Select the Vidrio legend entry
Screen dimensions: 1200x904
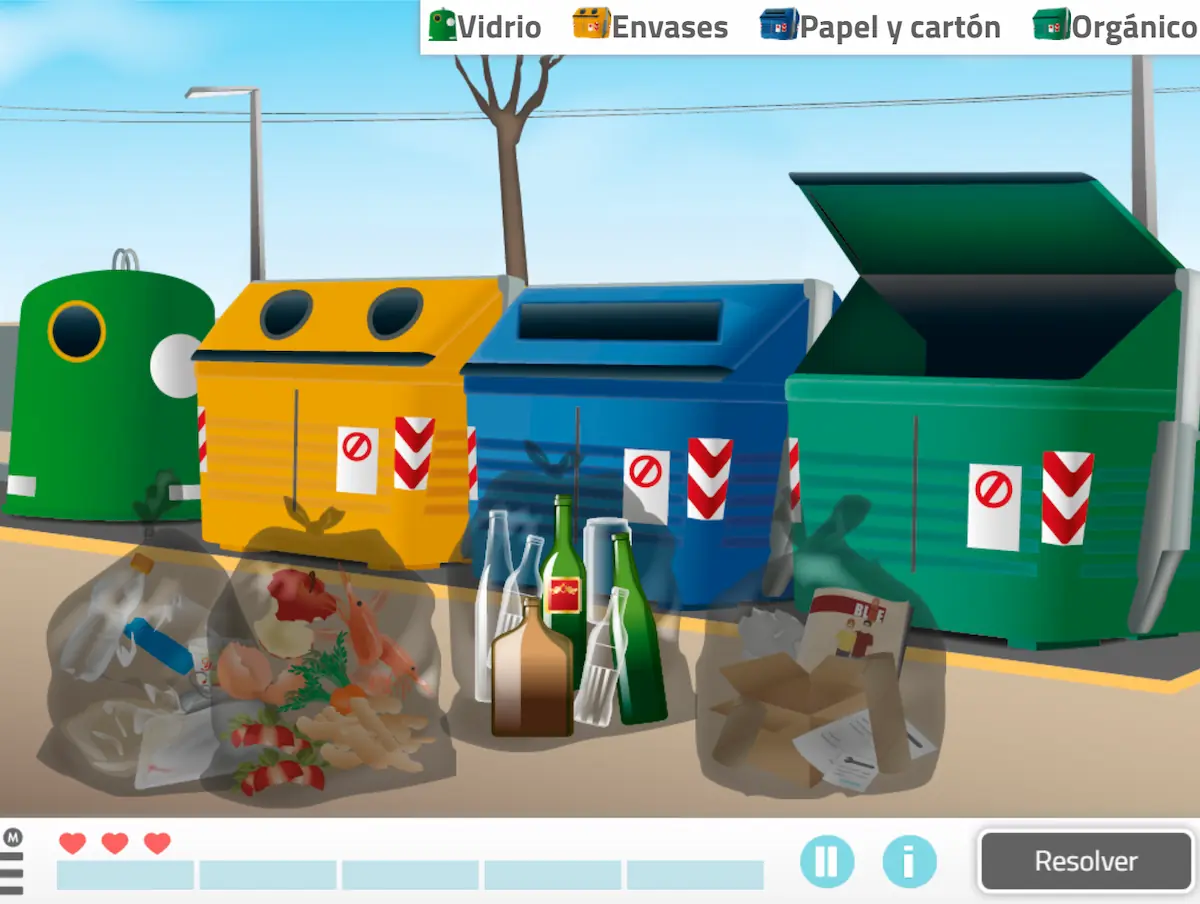pos(486,26)
